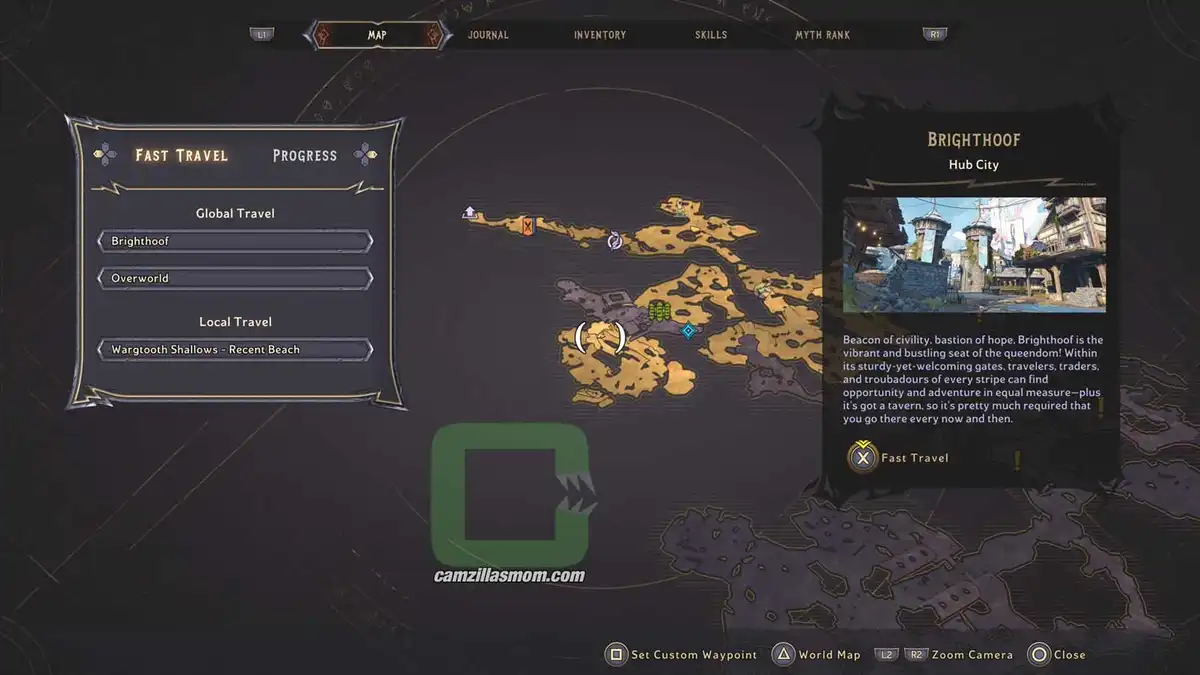The width and height of the screenshot is (1200, 675).
Task: Click the white up-arrow exit marker
Action: 469,212
